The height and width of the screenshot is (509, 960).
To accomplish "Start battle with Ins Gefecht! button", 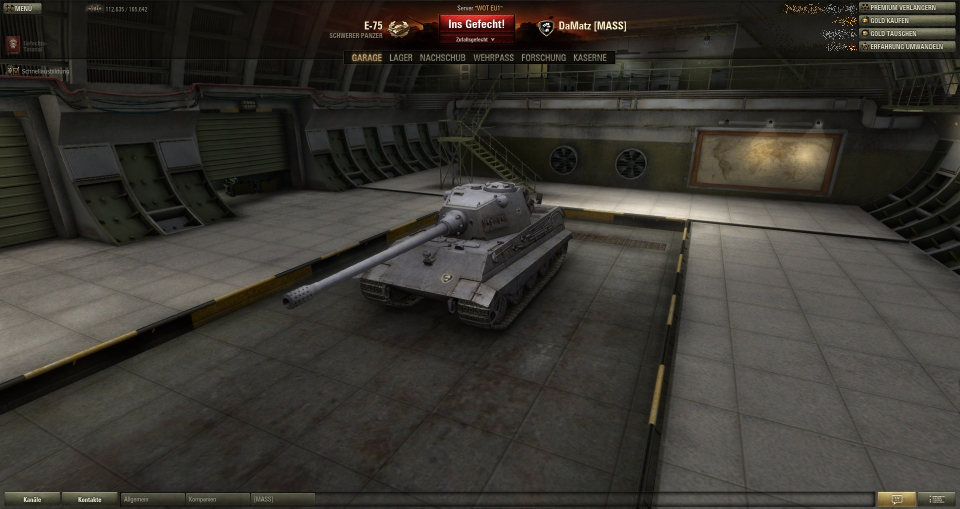I will click(476, 23).
